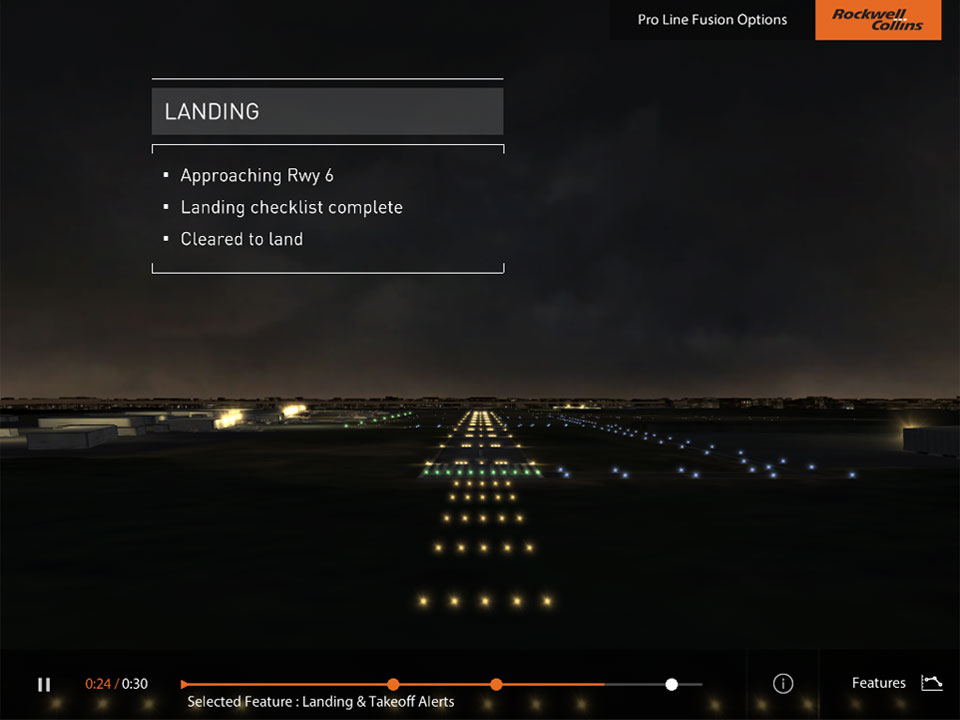
Task: Click the Rockwell Collins logo
Action: click(878, 20)
